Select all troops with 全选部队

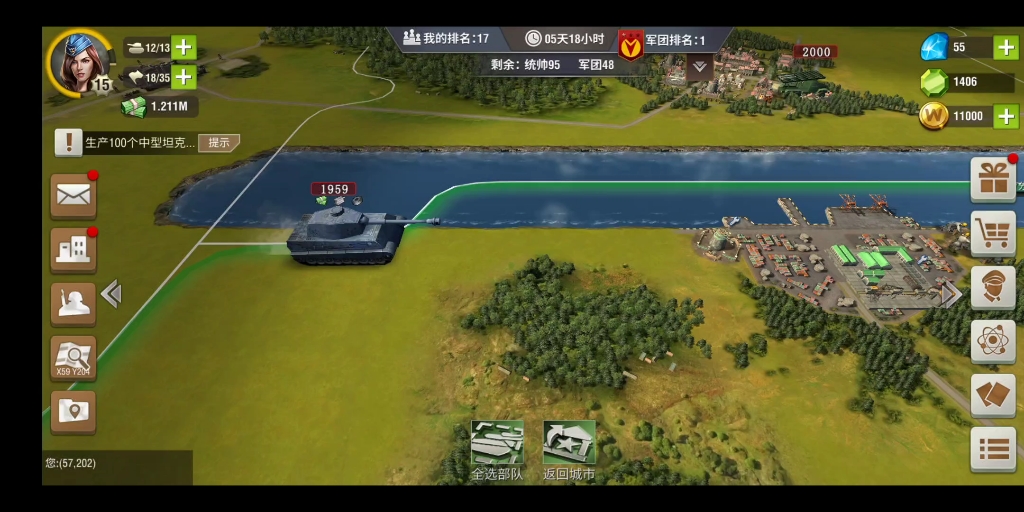click(x=497, y=444)
